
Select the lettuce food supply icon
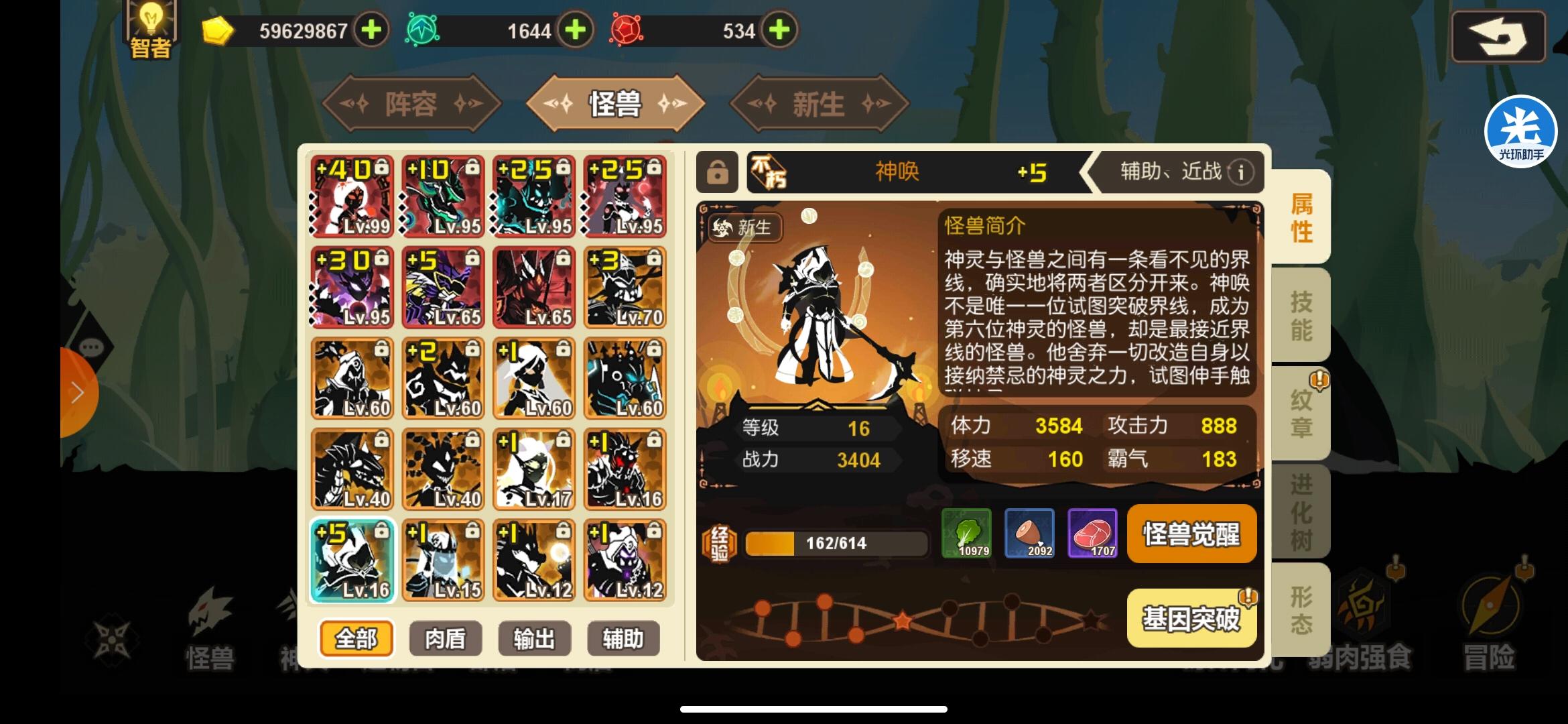coord(966,533)
